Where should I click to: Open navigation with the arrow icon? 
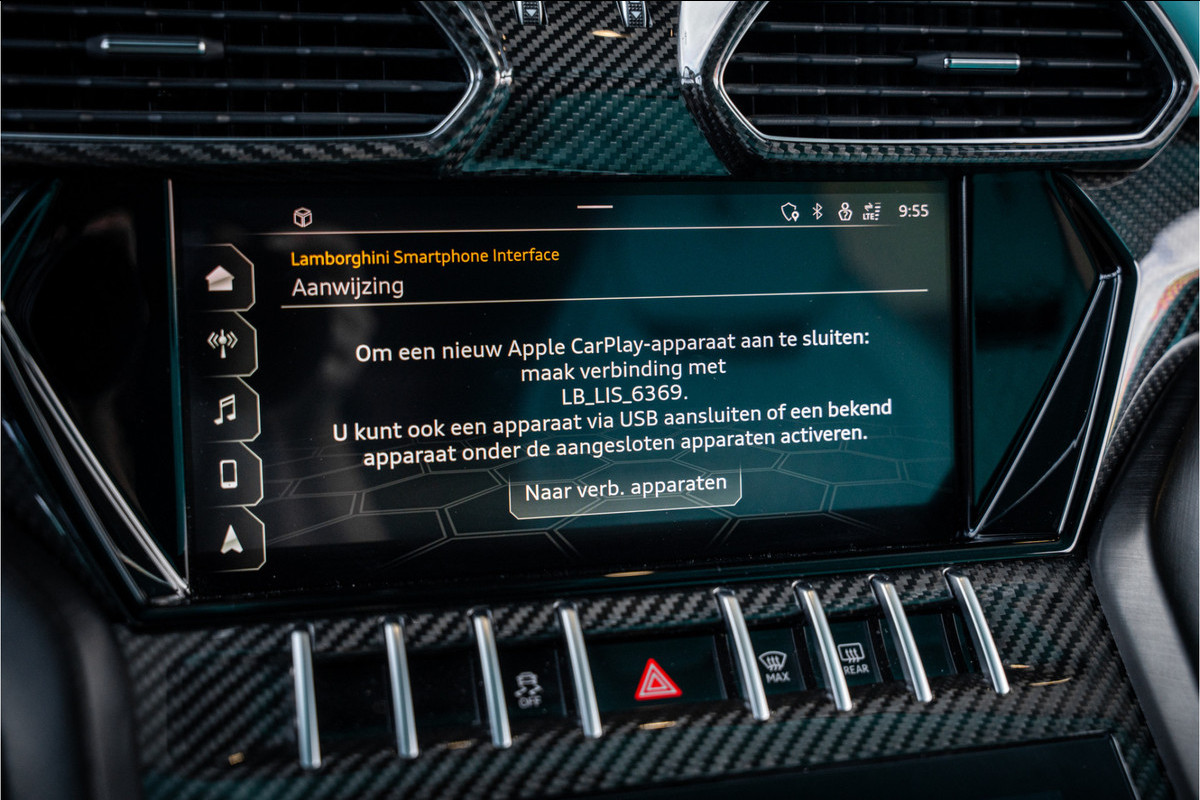pyautogui.click(x=231, y=540)
